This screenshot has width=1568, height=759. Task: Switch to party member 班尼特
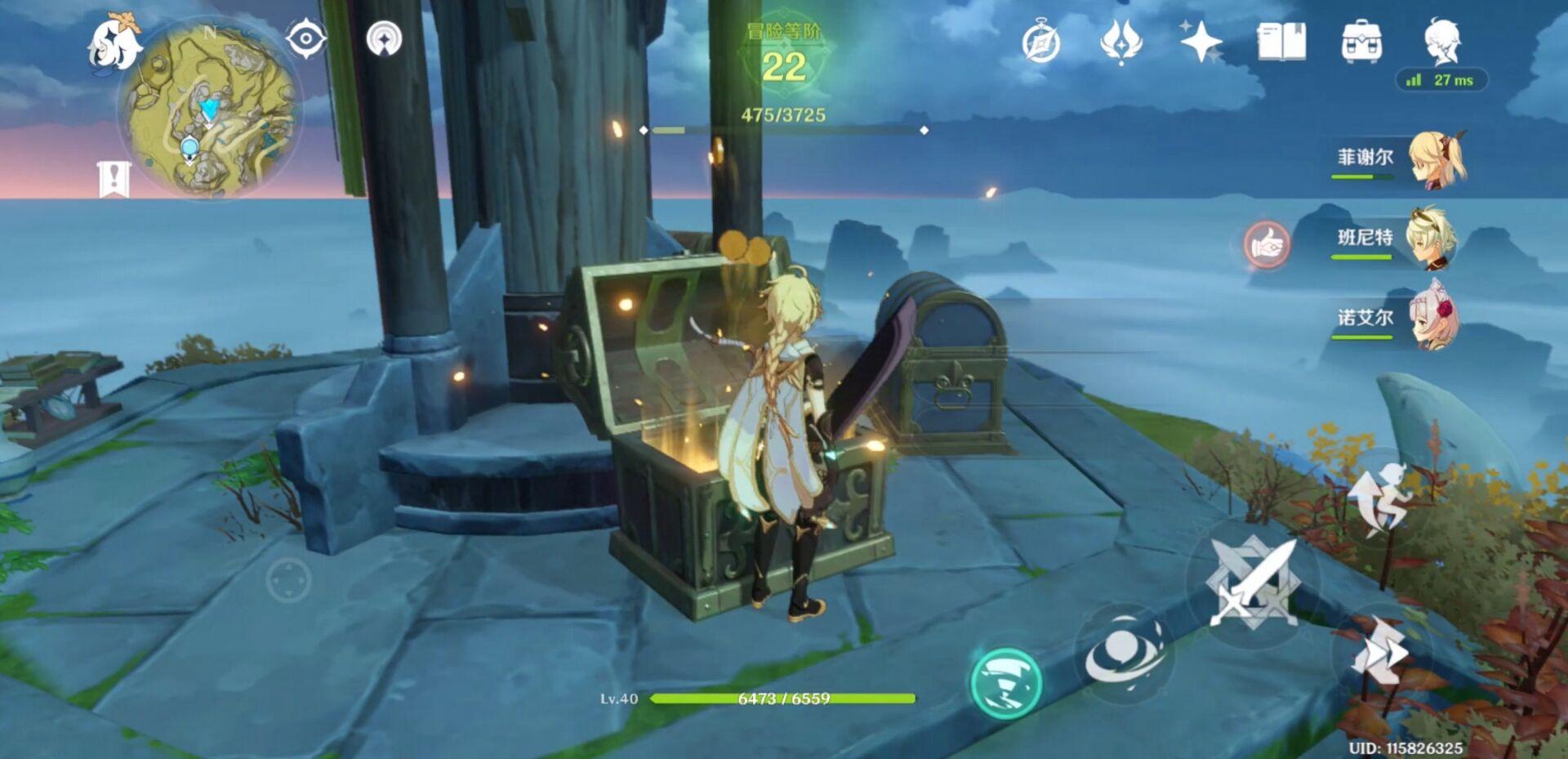(1431, 238)
